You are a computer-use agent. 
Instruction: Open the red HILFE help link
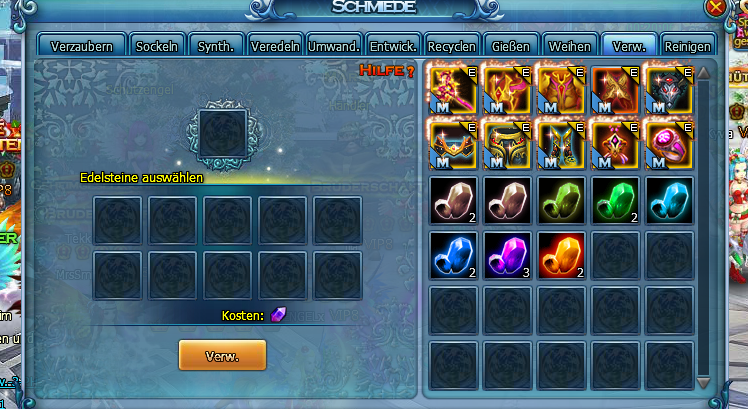point(387,70)
